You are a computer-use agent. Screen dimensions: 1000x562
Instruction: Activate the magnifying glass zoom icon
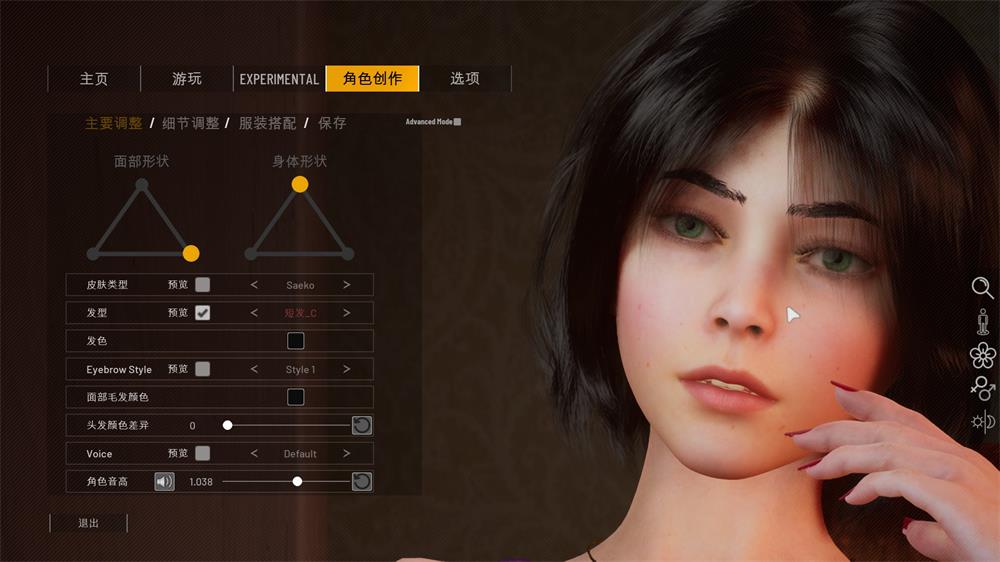point(982,288)
